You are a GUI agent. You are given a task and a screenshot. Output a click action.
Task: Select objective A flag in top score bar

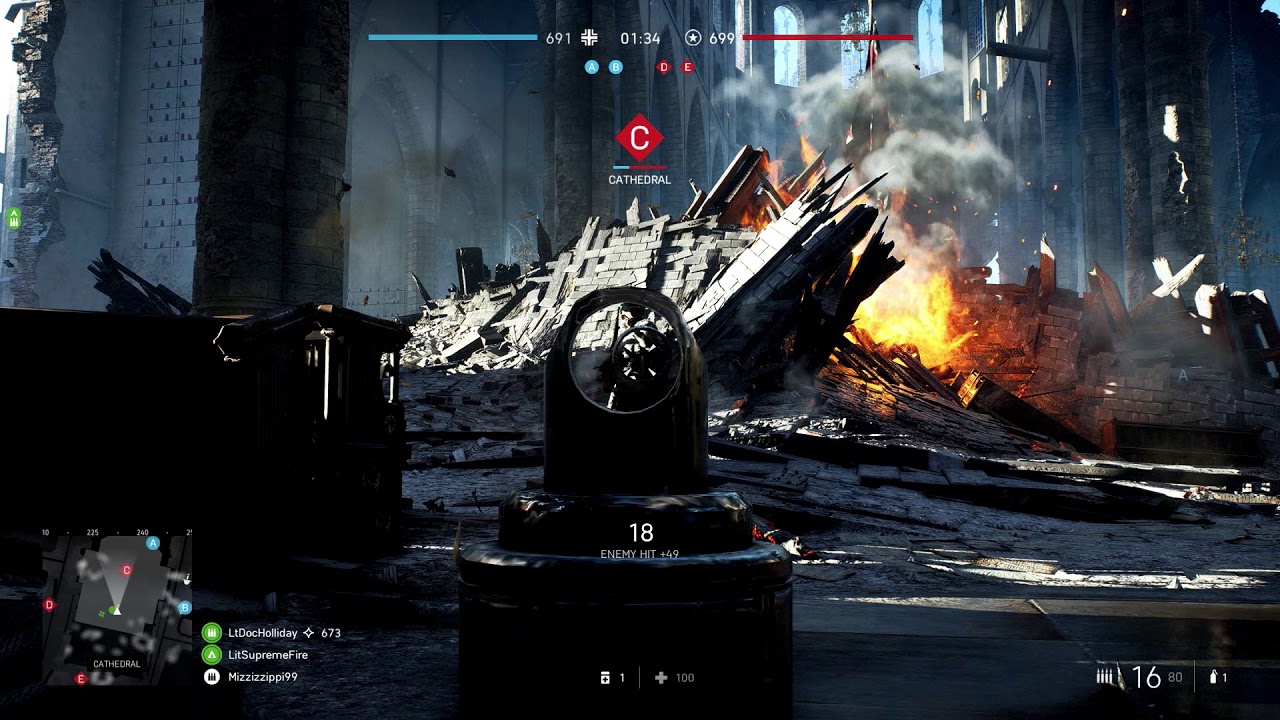591,67
